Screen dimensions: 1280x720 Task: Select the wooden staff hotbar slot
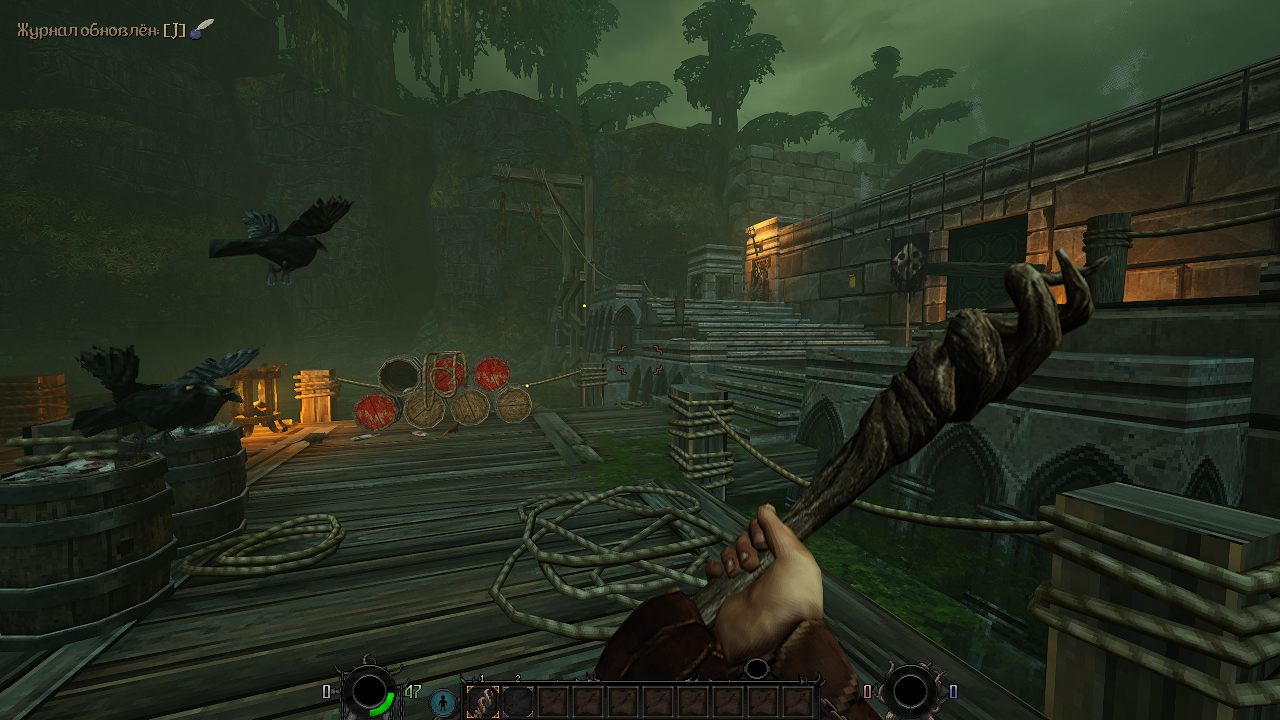[482, 702]
